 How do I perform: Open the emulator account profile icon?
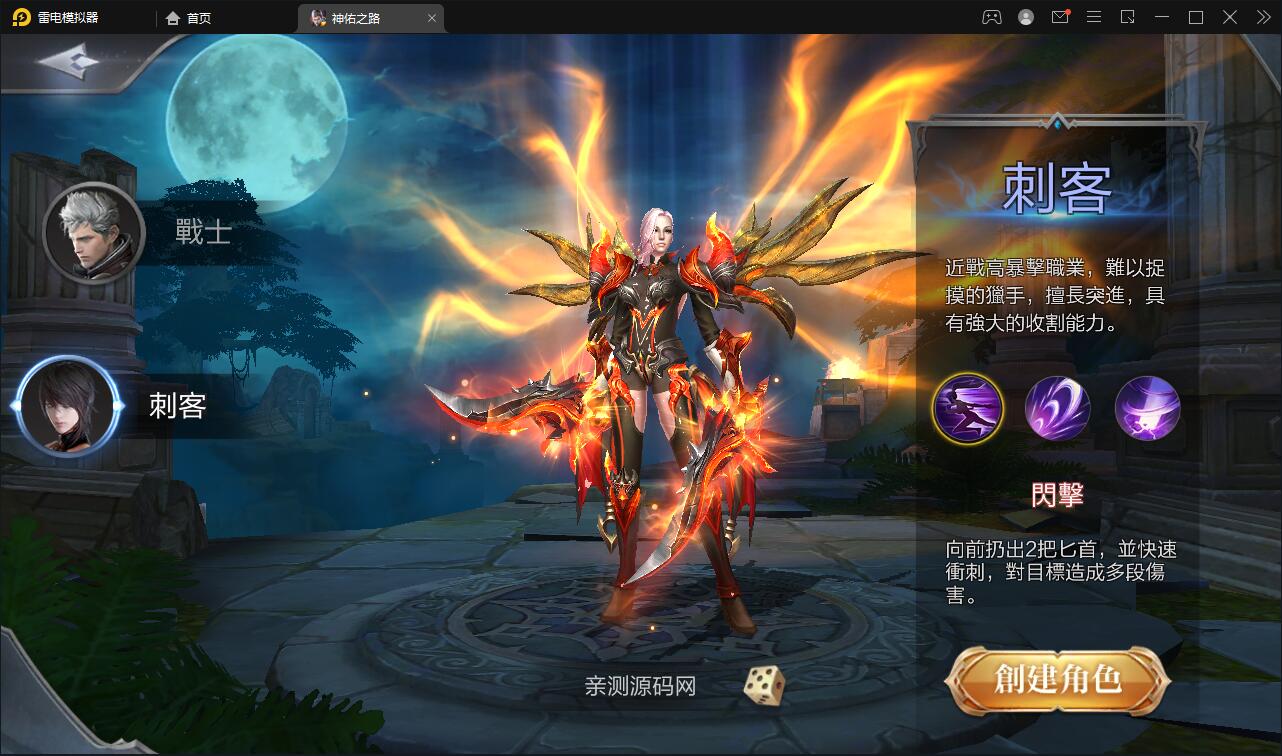click(1026, 17)
